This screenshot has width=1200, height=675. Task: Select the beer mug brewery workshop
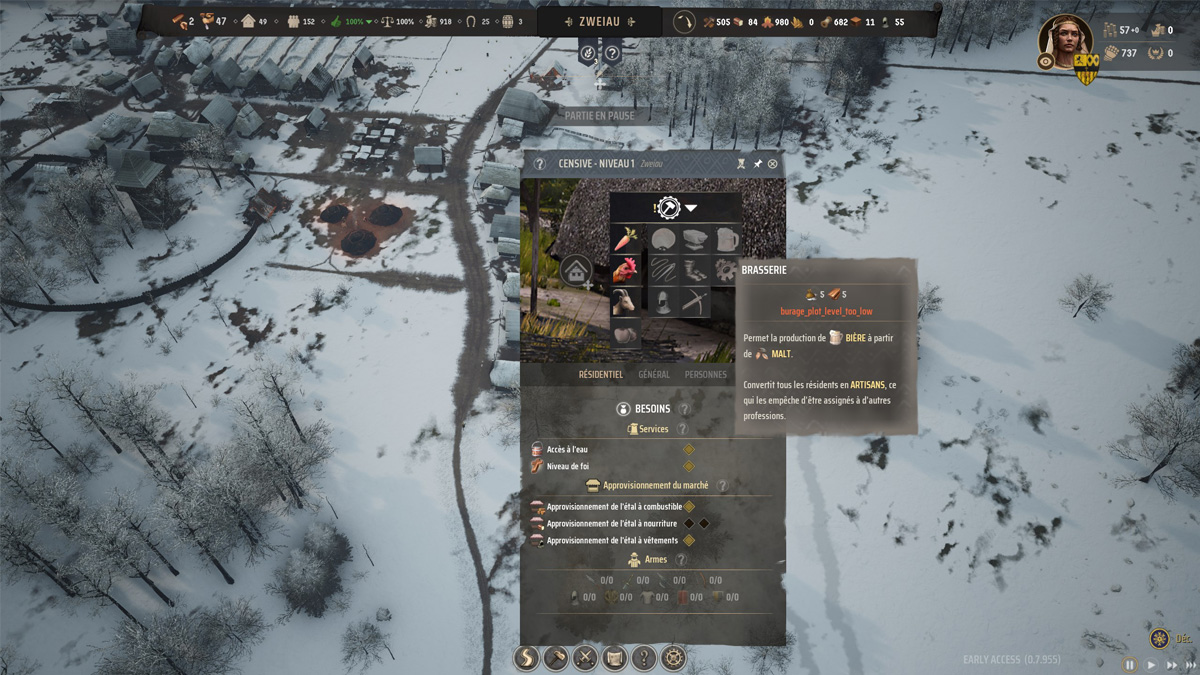coord(727,239)
